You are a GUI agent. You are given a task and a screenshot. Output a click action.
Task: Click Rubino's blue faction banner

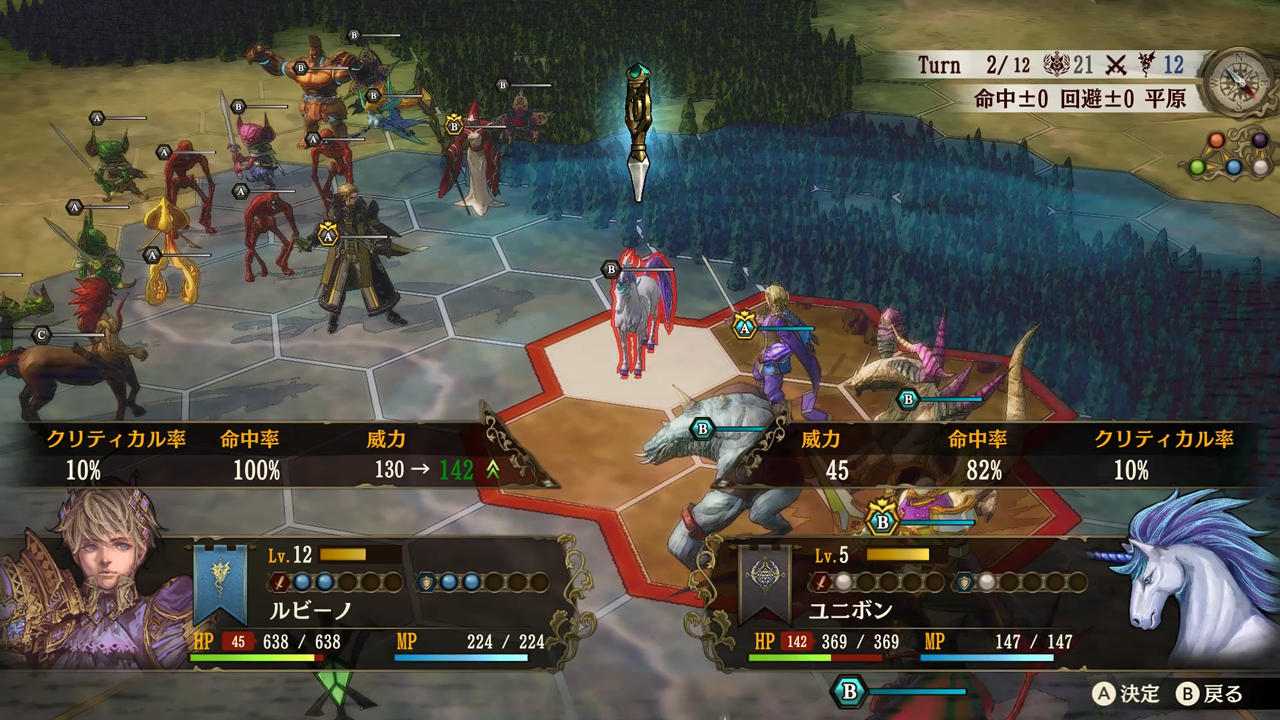220,583
